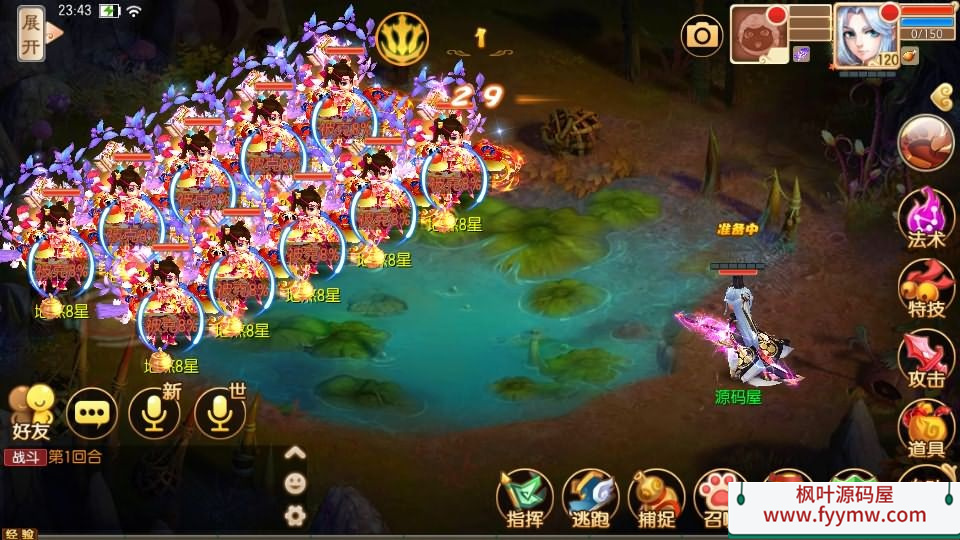Screen dimensions: 960x540
Task: Activate the 新 voice microphone
Action: [155, 412]
